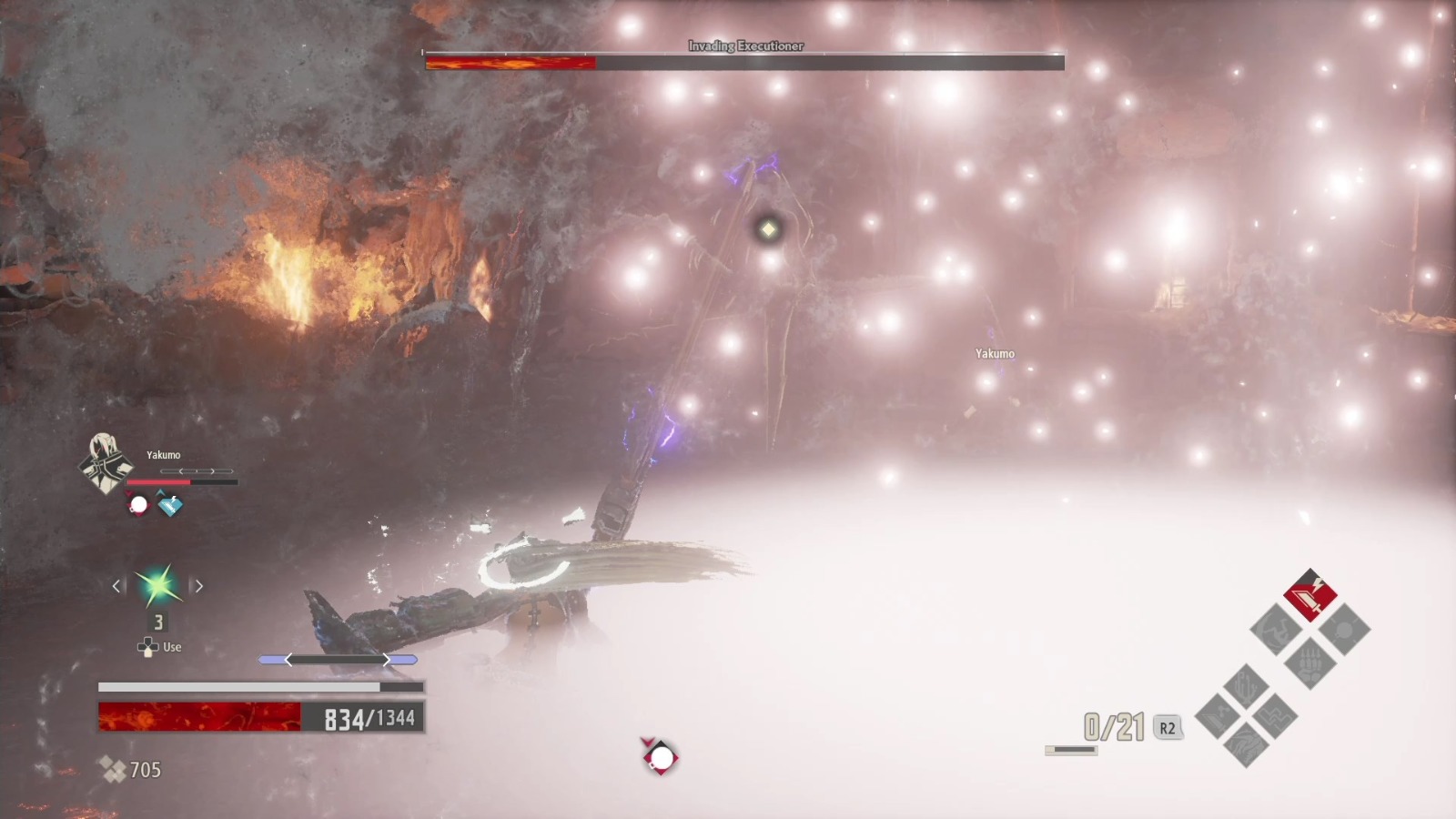Select the active red sword Gift icon

1312,595
